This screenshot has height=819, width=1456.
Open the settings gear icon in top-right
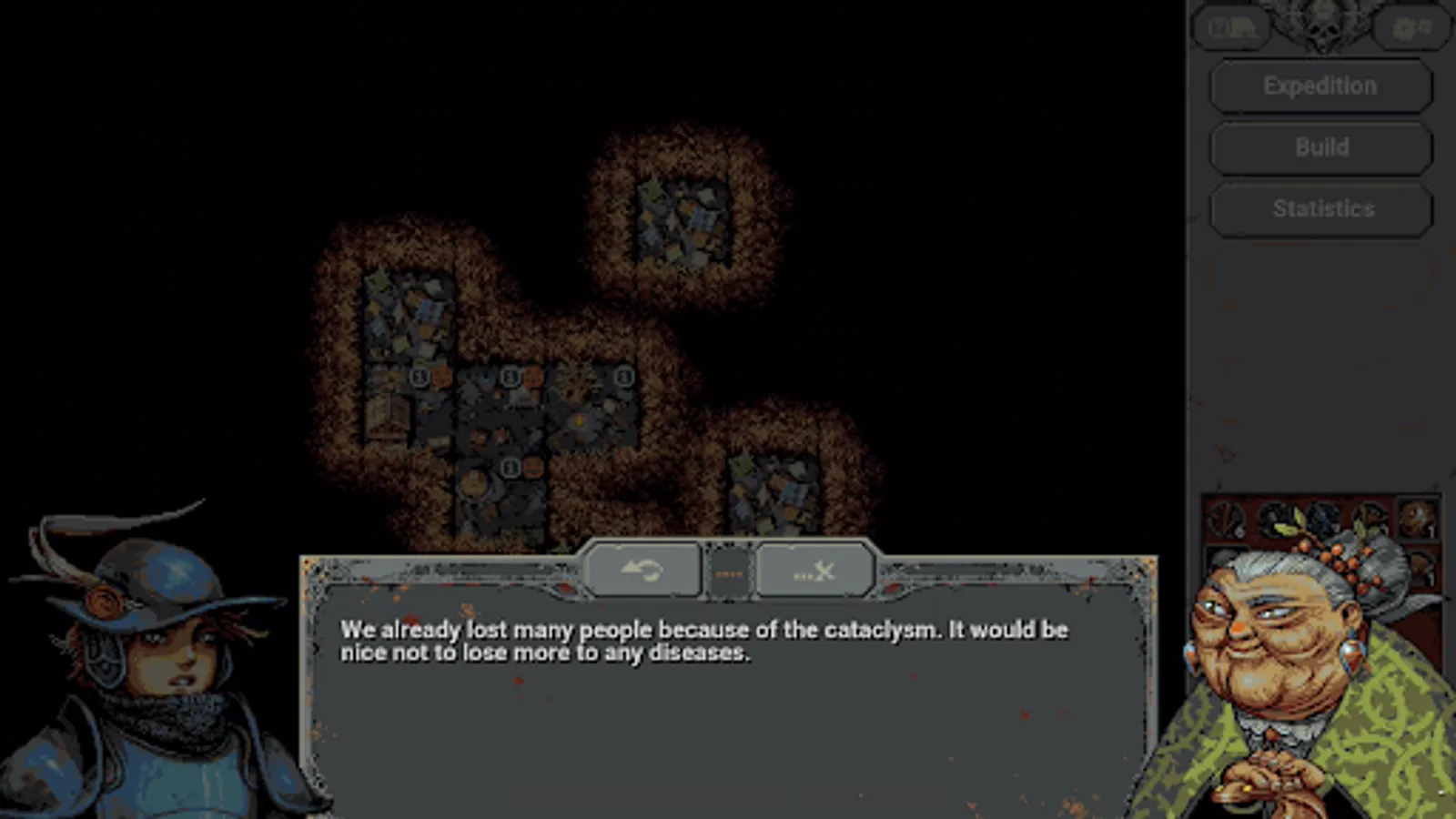[1410, 25]
